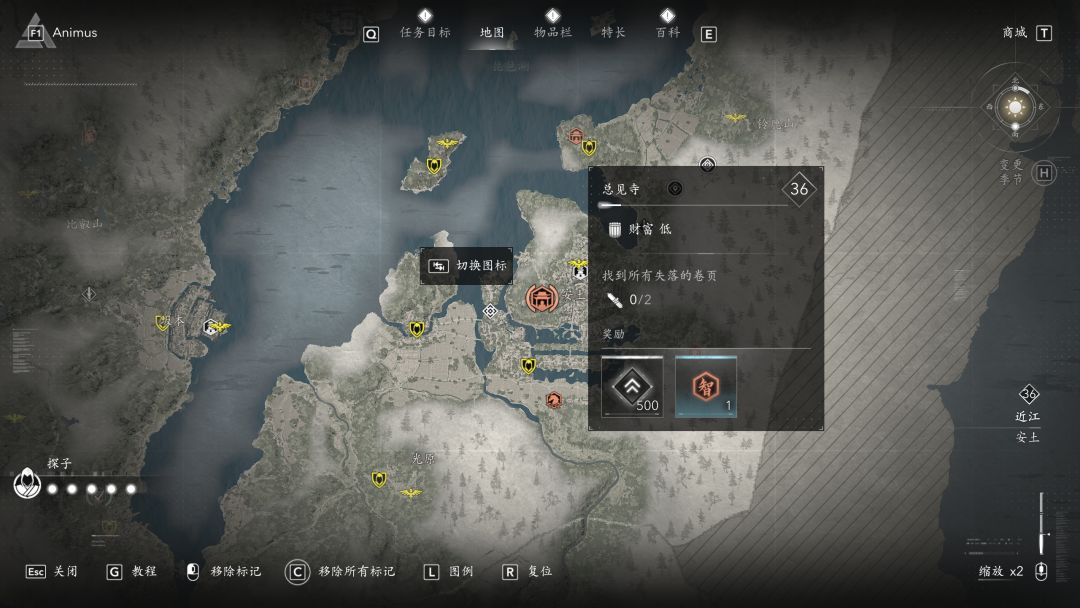Select the orange 智 knowledge reward tile
1080x608 pixels.
(706, 386)
